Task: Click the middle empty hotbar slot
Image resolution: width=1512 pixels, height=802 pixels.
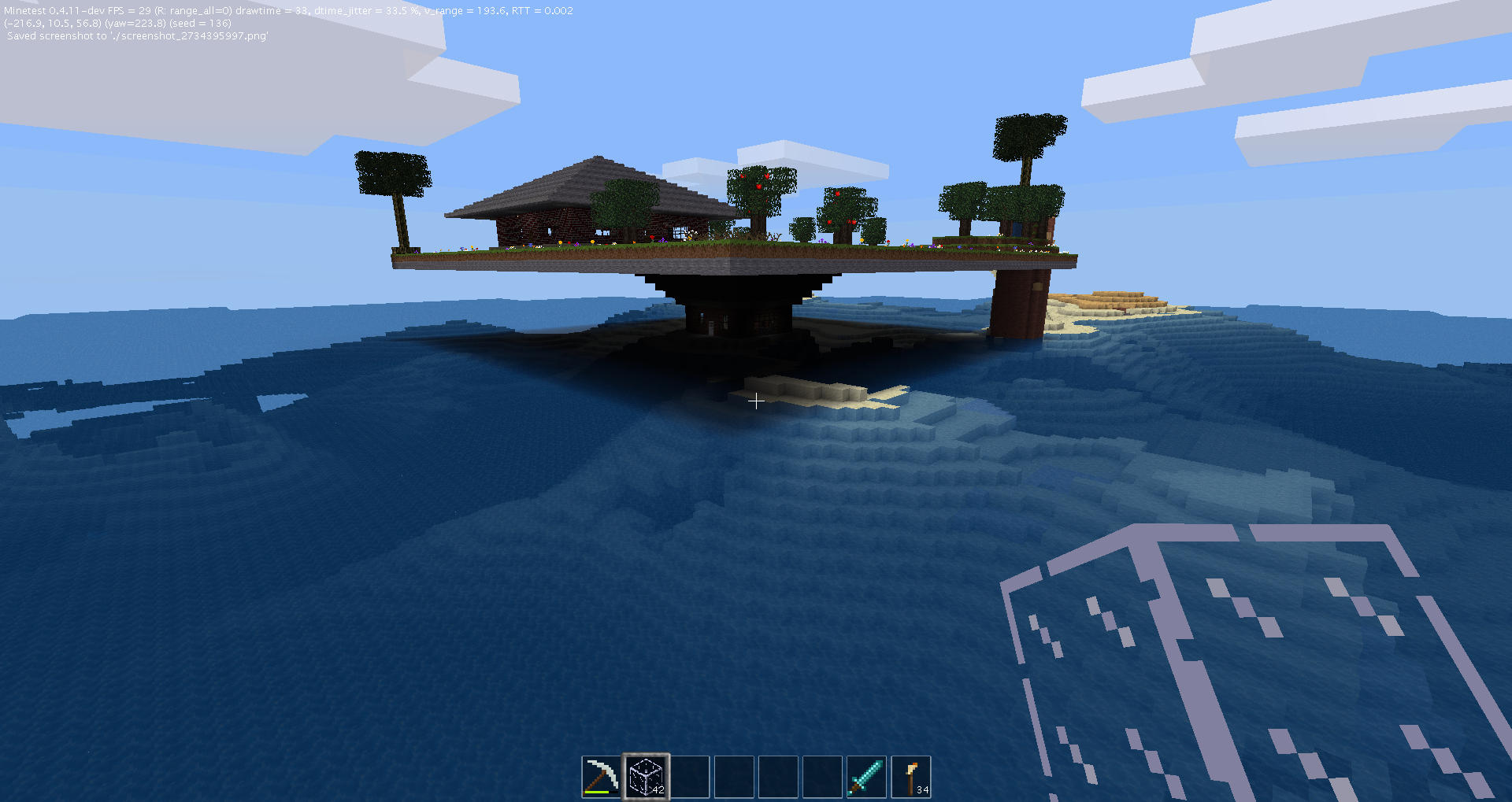Action: pos(734,775)
